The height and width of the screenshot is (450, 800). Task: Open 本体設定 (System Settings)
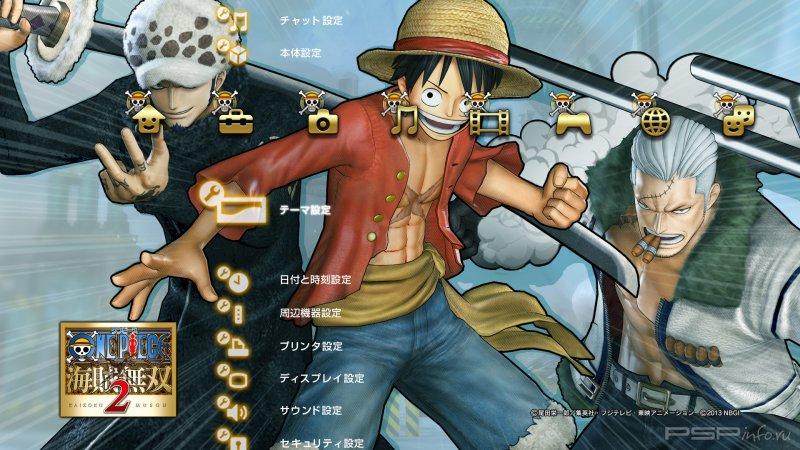(x=300, y=52)
